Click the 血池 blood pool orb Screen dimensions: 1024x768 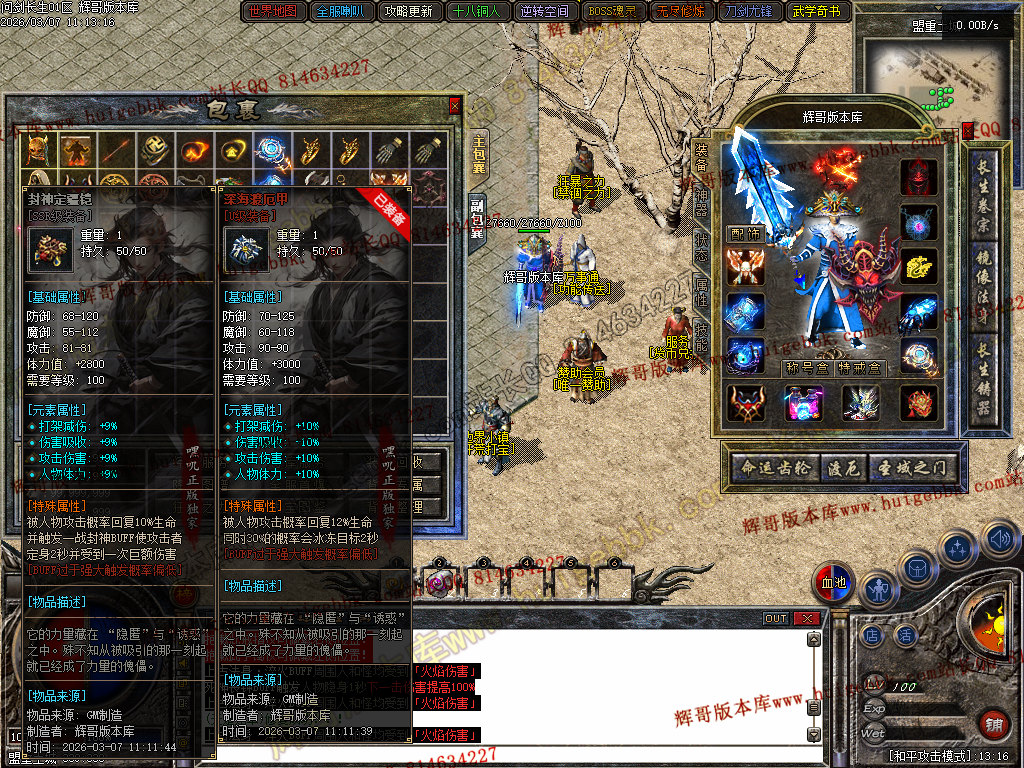833,583
